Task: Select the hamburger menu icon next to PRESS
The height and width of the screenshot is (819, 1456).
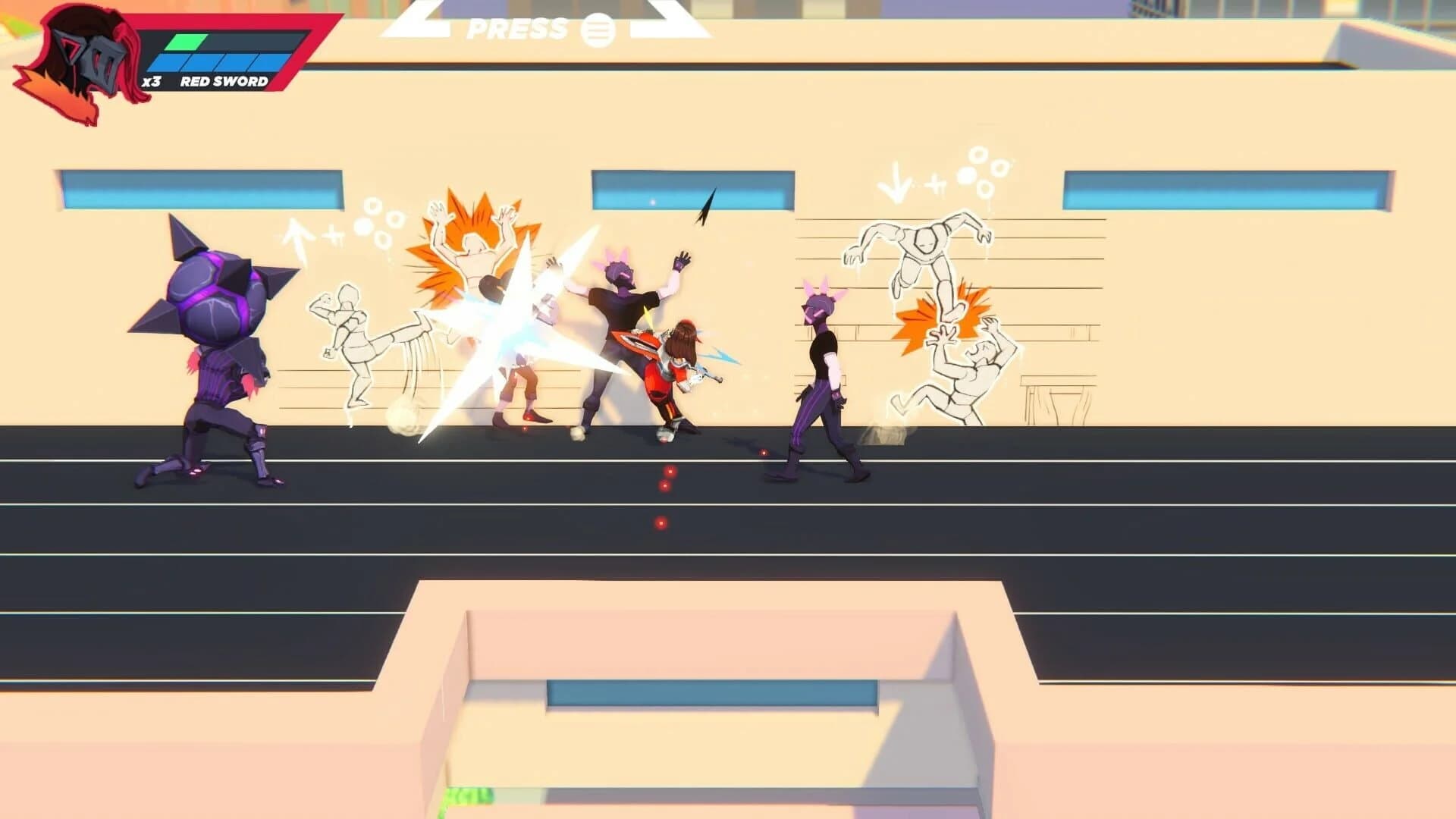Action: (x=598, y=29)
